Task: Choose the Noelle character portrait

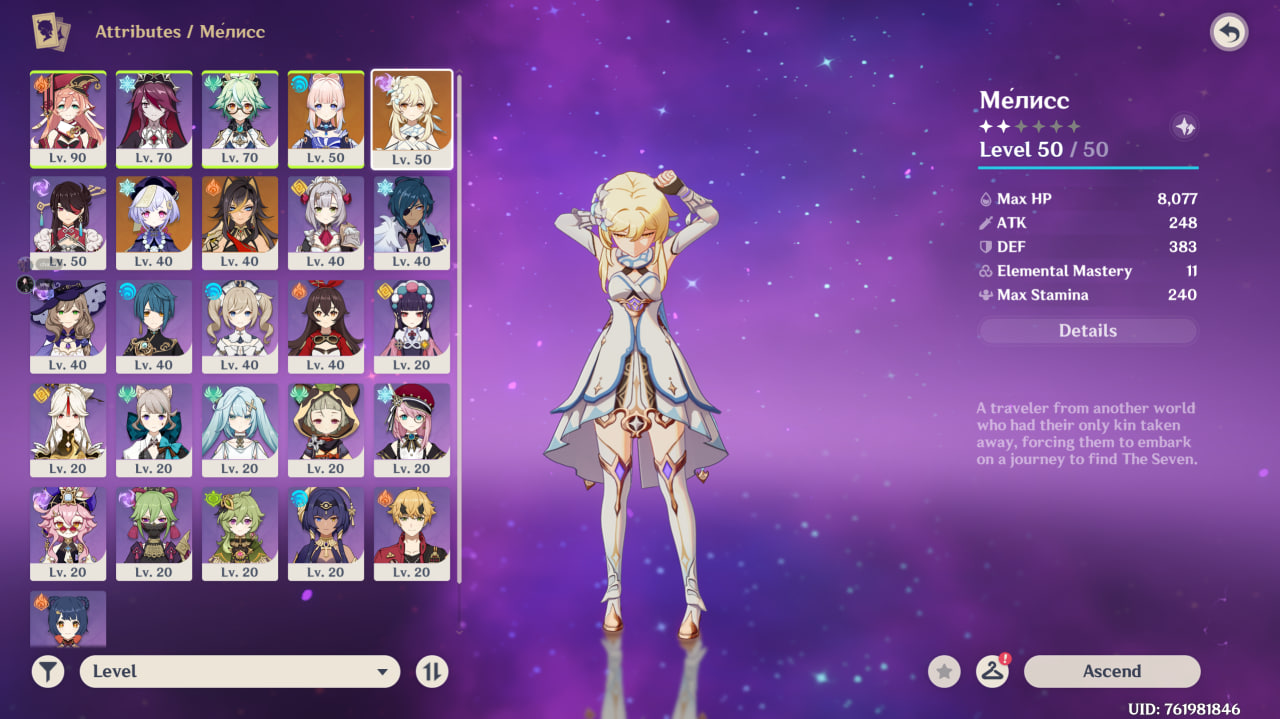Action: (326, 222)
